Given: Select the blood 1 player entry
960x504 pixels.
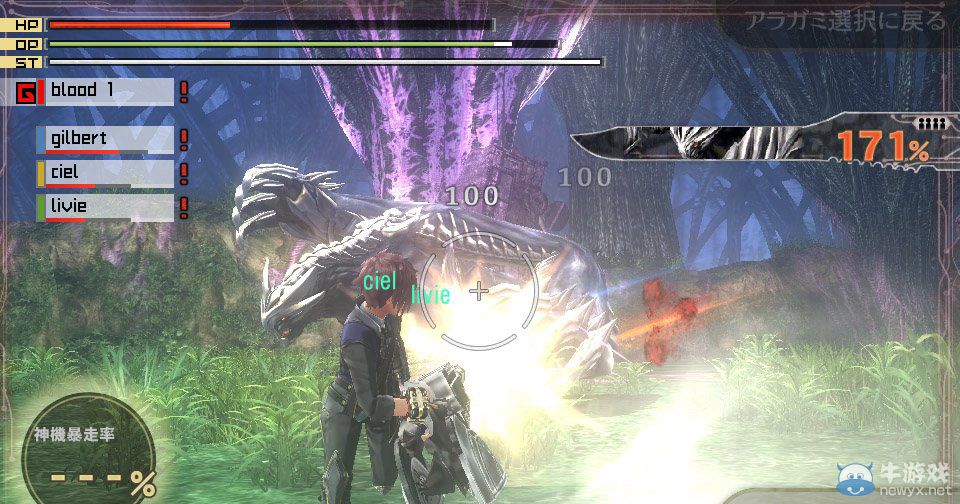Looking at the screenshot, I should [x=108, y=92].
